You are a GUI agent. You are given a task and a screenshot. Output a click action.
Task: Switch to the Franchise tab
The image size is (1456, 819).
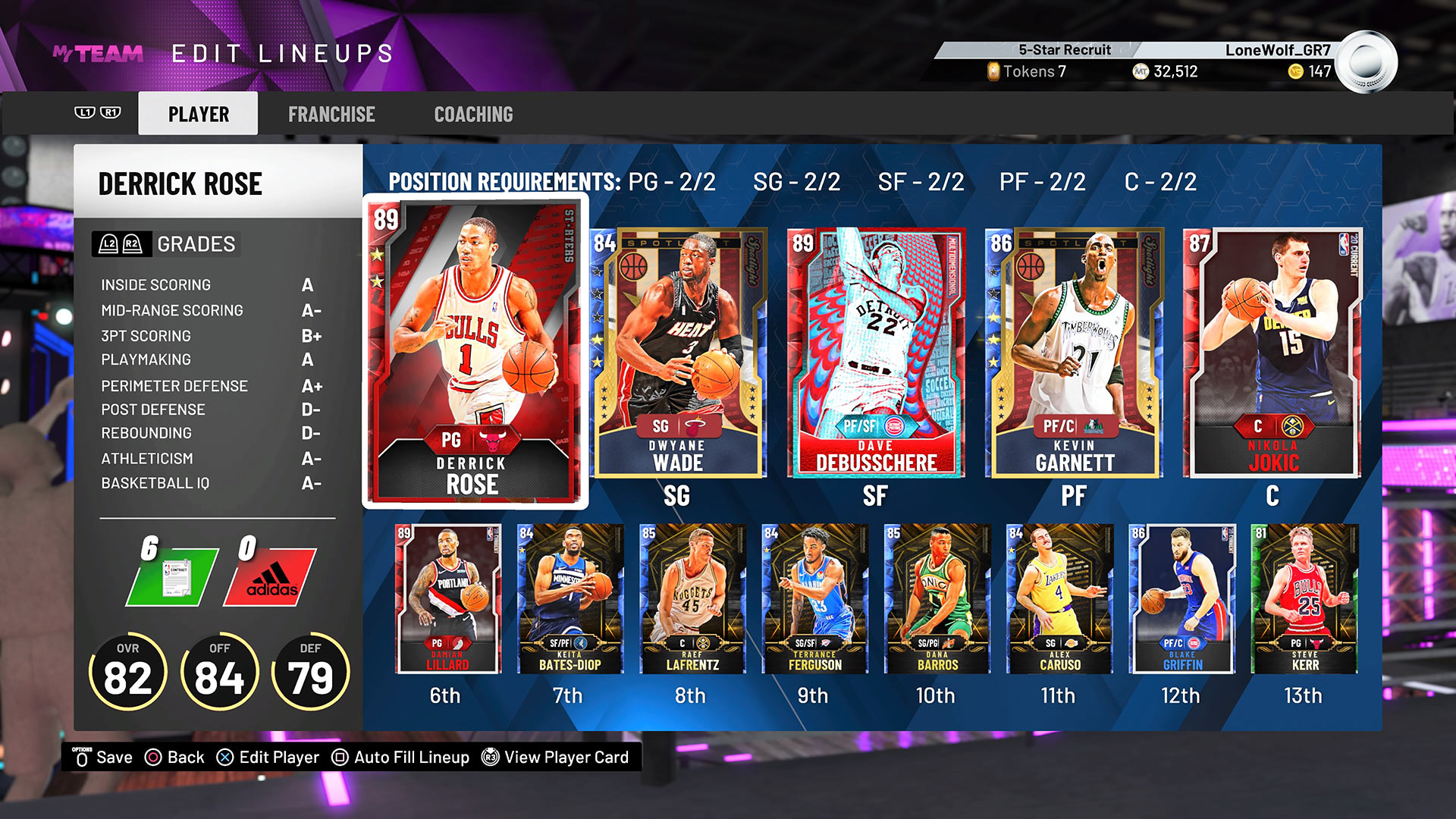point(331,114)
